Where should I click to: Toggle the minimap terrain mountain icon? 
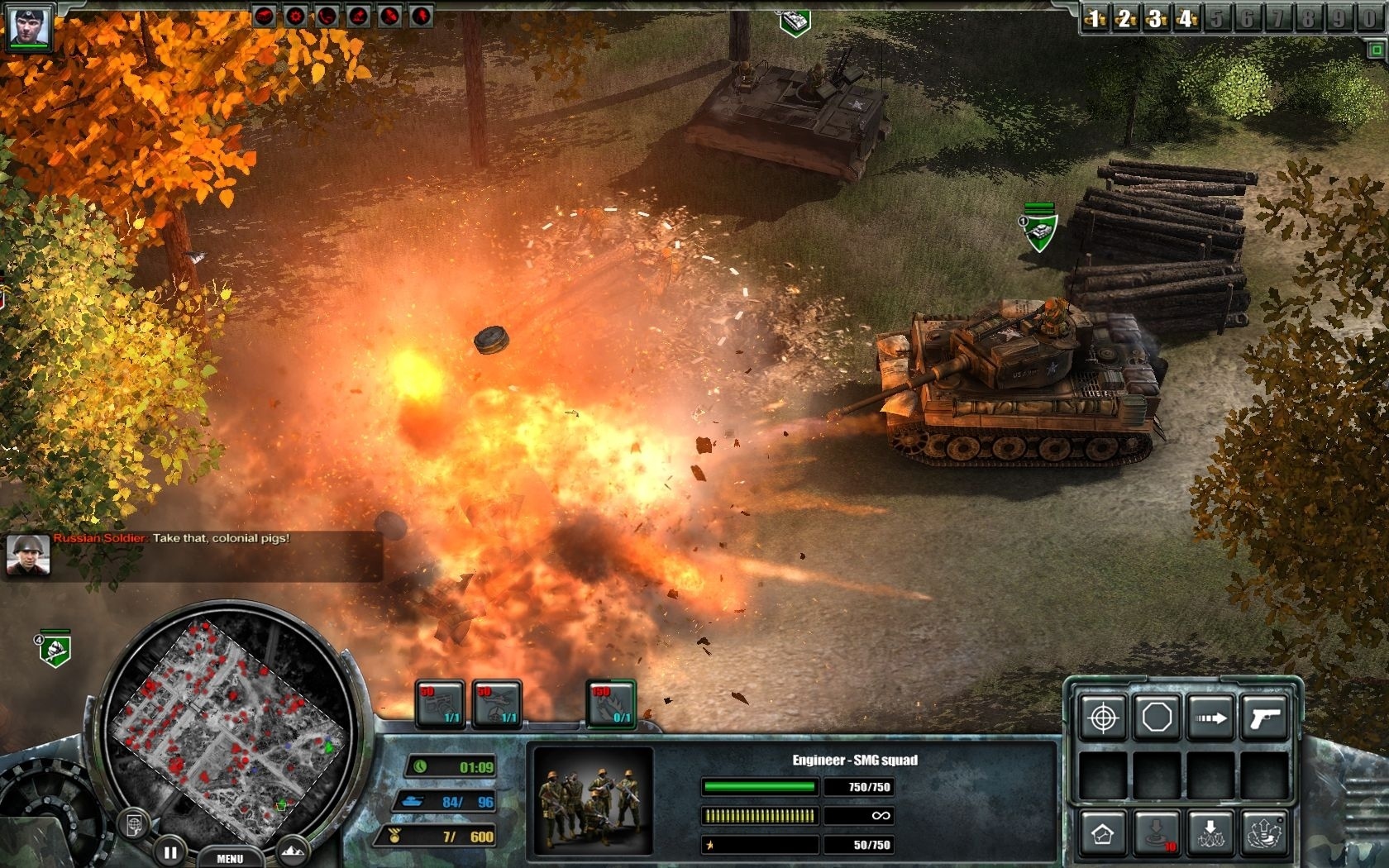(294, 850)
